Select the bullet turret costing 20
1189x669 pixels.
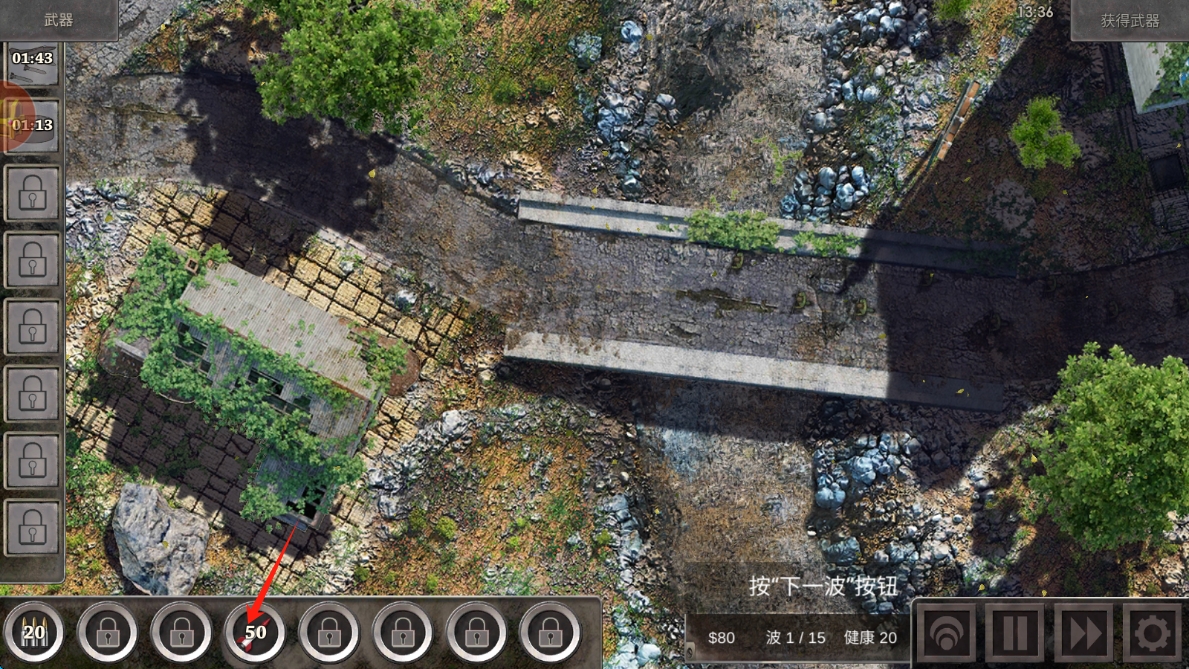tap(34, 632)
